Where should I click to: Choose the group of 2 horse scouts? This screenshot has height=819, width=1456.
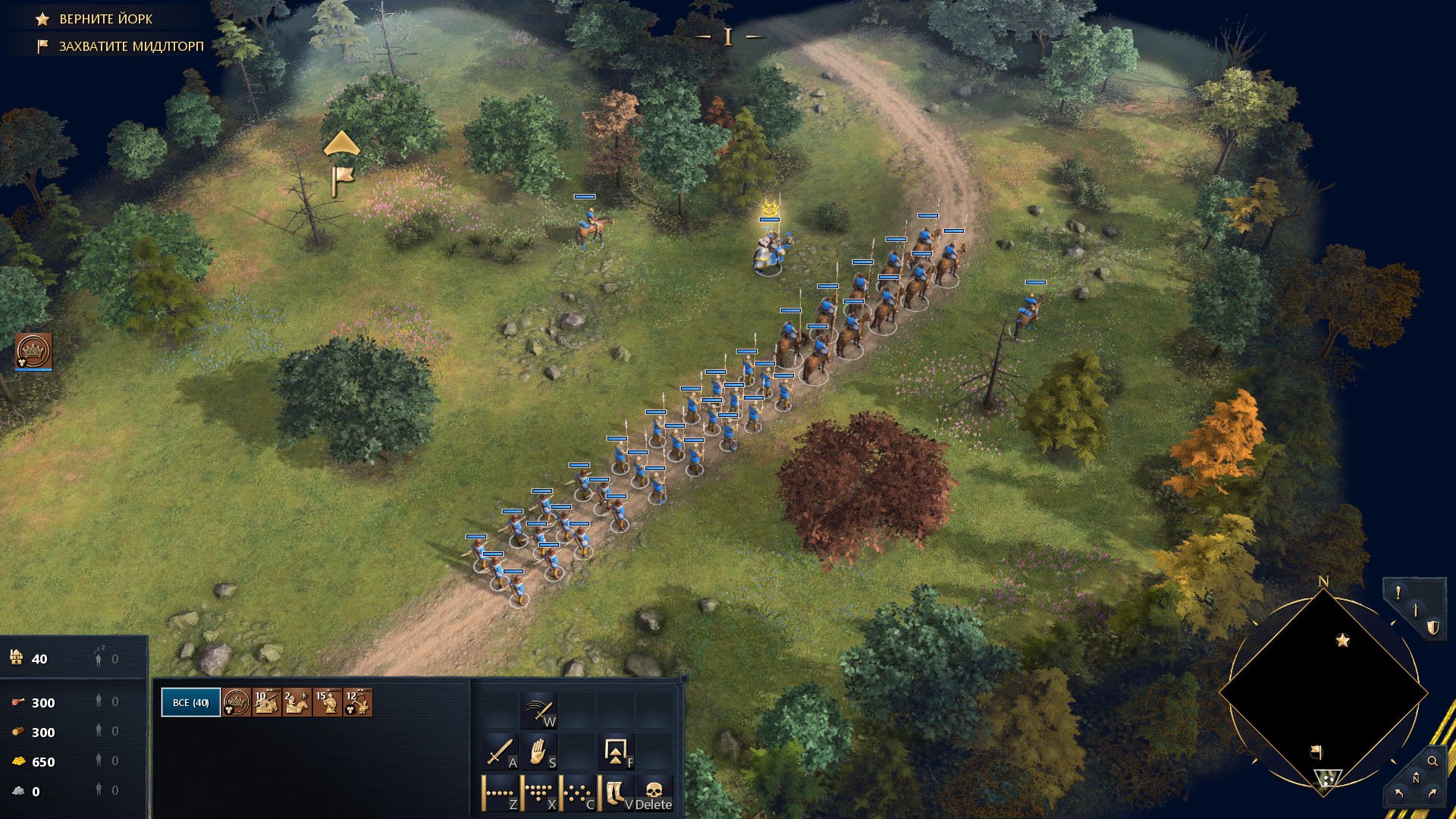[x=297, y=702]
